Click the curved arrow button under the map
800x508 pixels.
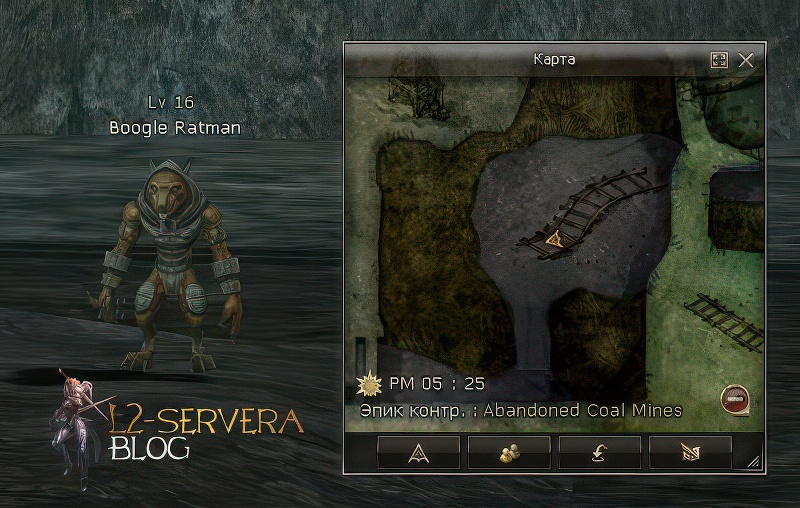pyautogui.click(x=599, y=453)
